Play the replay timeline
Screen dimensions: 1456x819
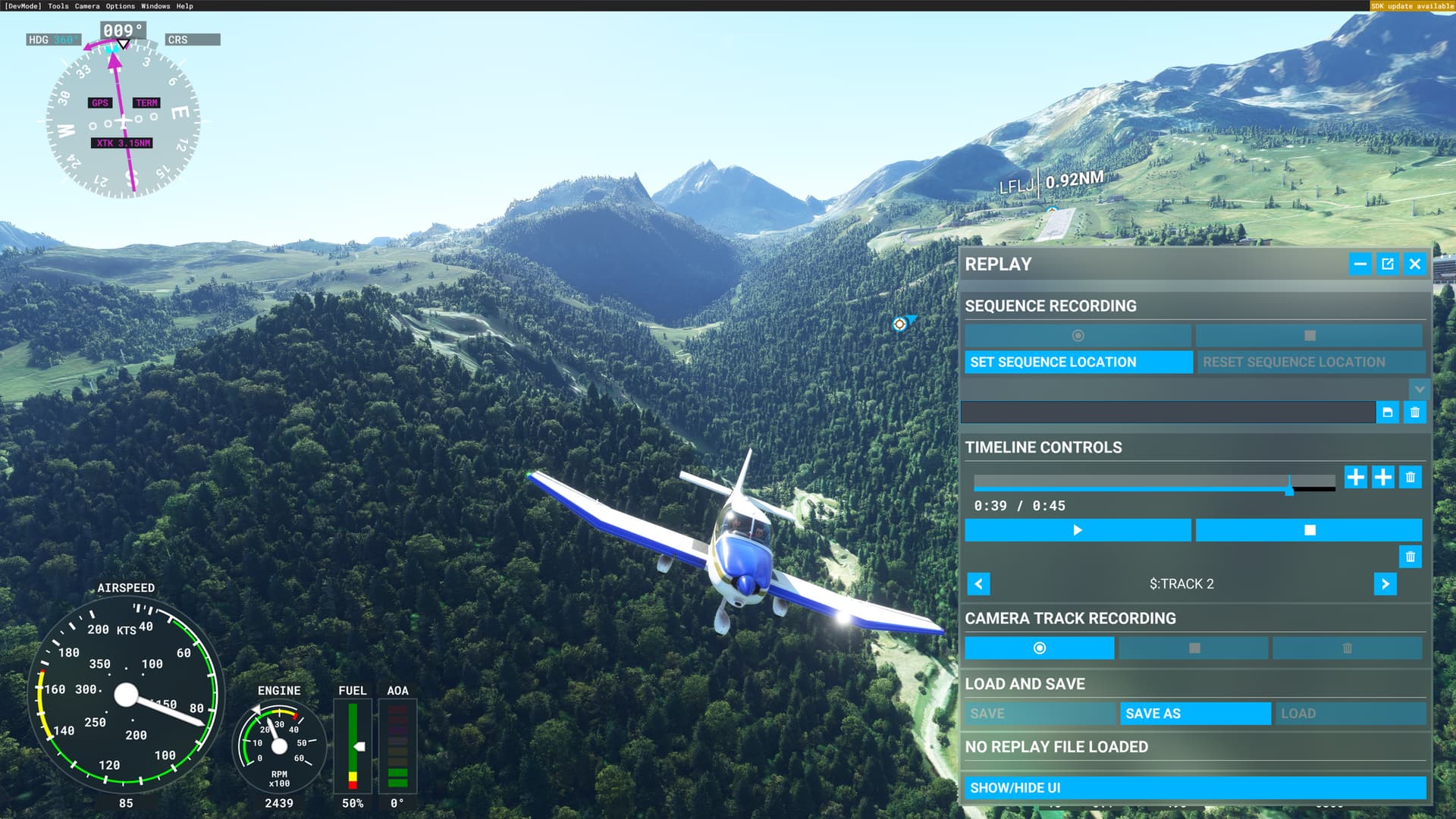pos(1078,530)
